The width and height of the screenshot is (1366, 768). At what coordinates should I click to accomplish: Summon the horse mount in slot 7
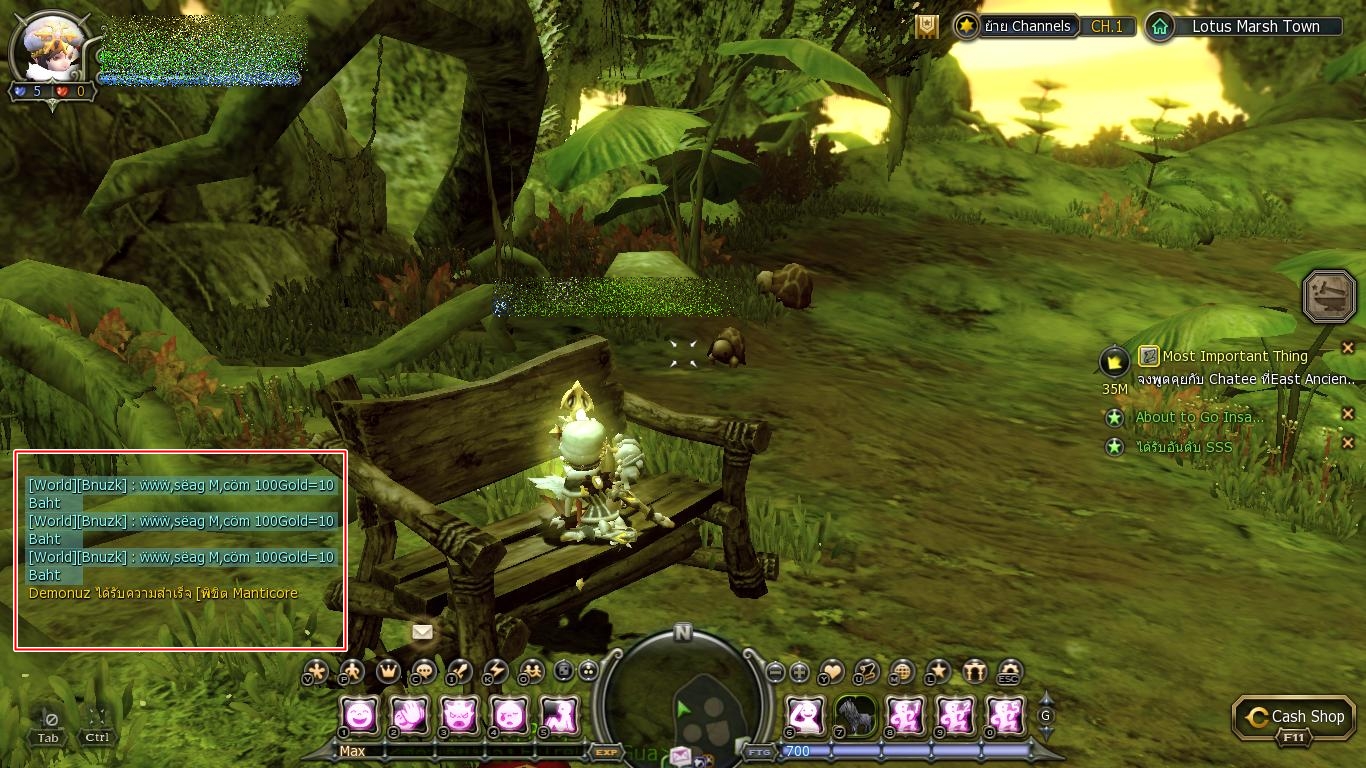click(855, 715)
